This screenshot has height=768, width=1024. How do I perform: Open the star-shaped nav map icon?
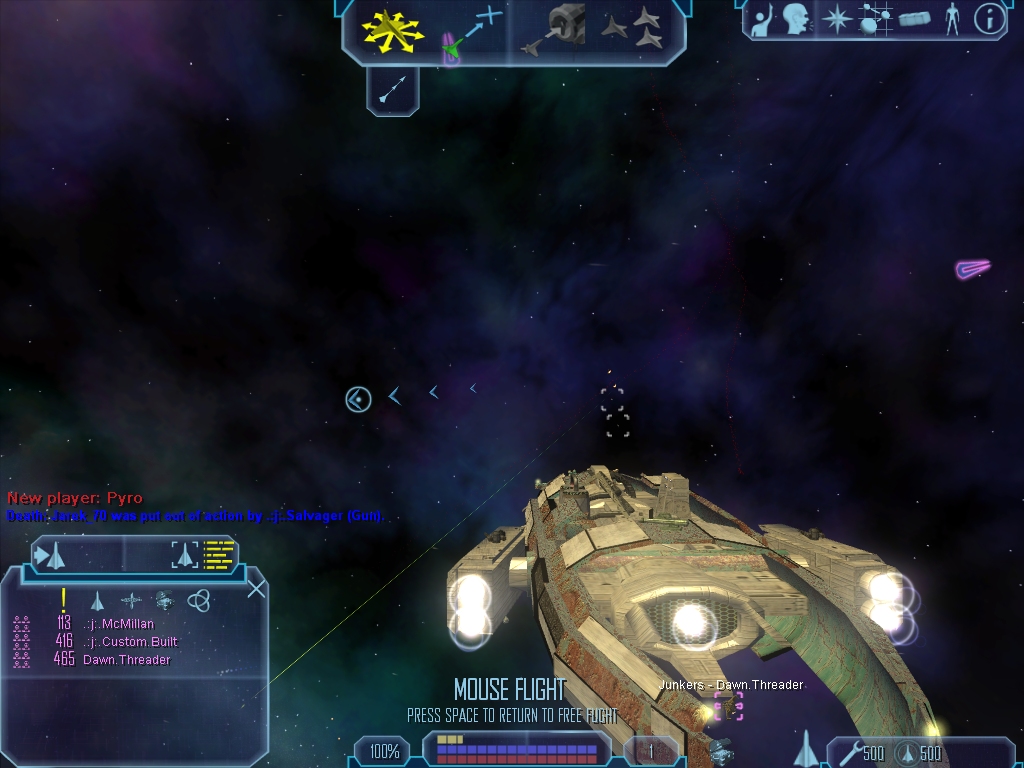836,18
